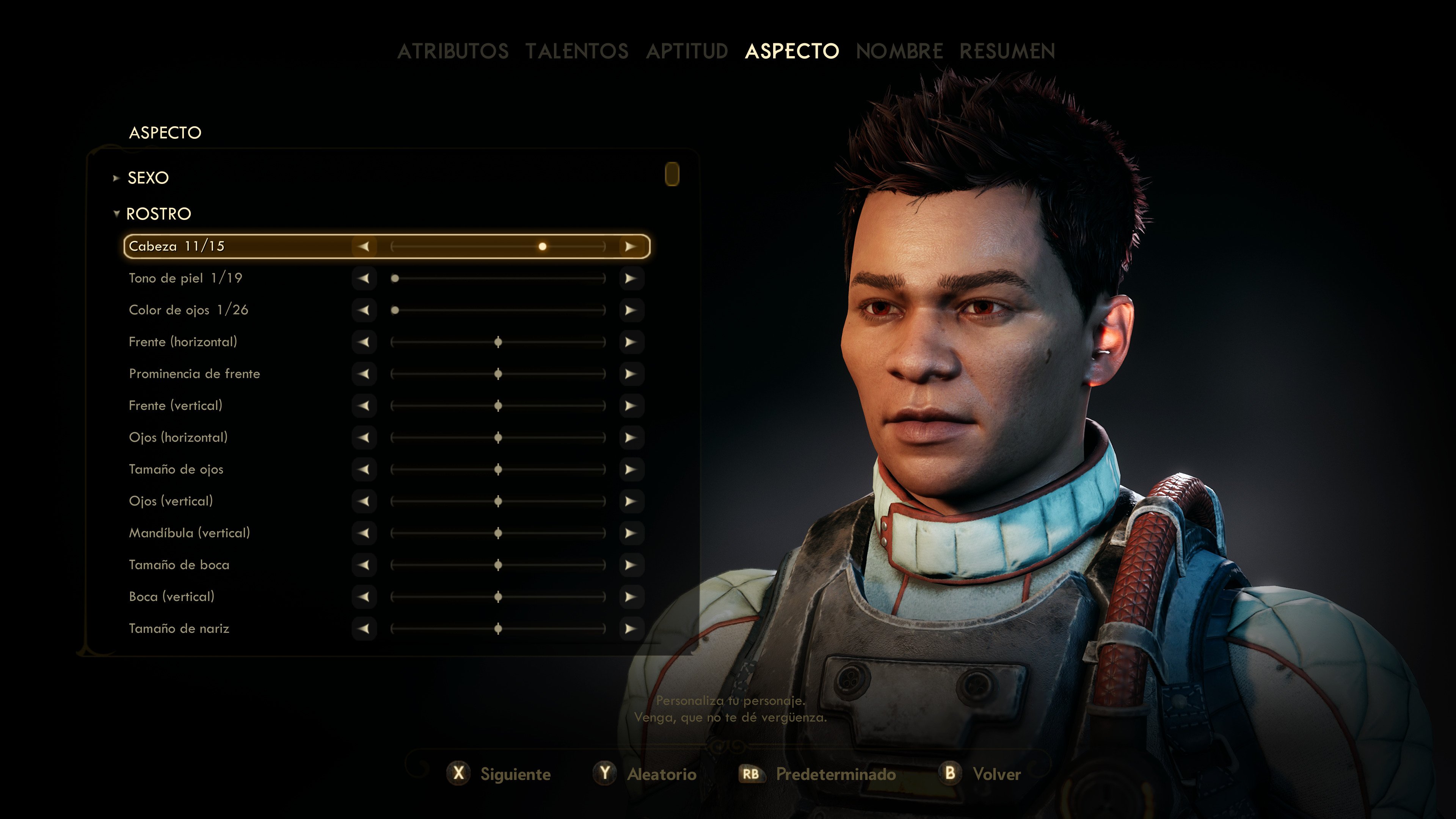Click the left arrow beside Tamaño de nariz
The height and width of the screenshot is (819, 1456).
(364, 629)
